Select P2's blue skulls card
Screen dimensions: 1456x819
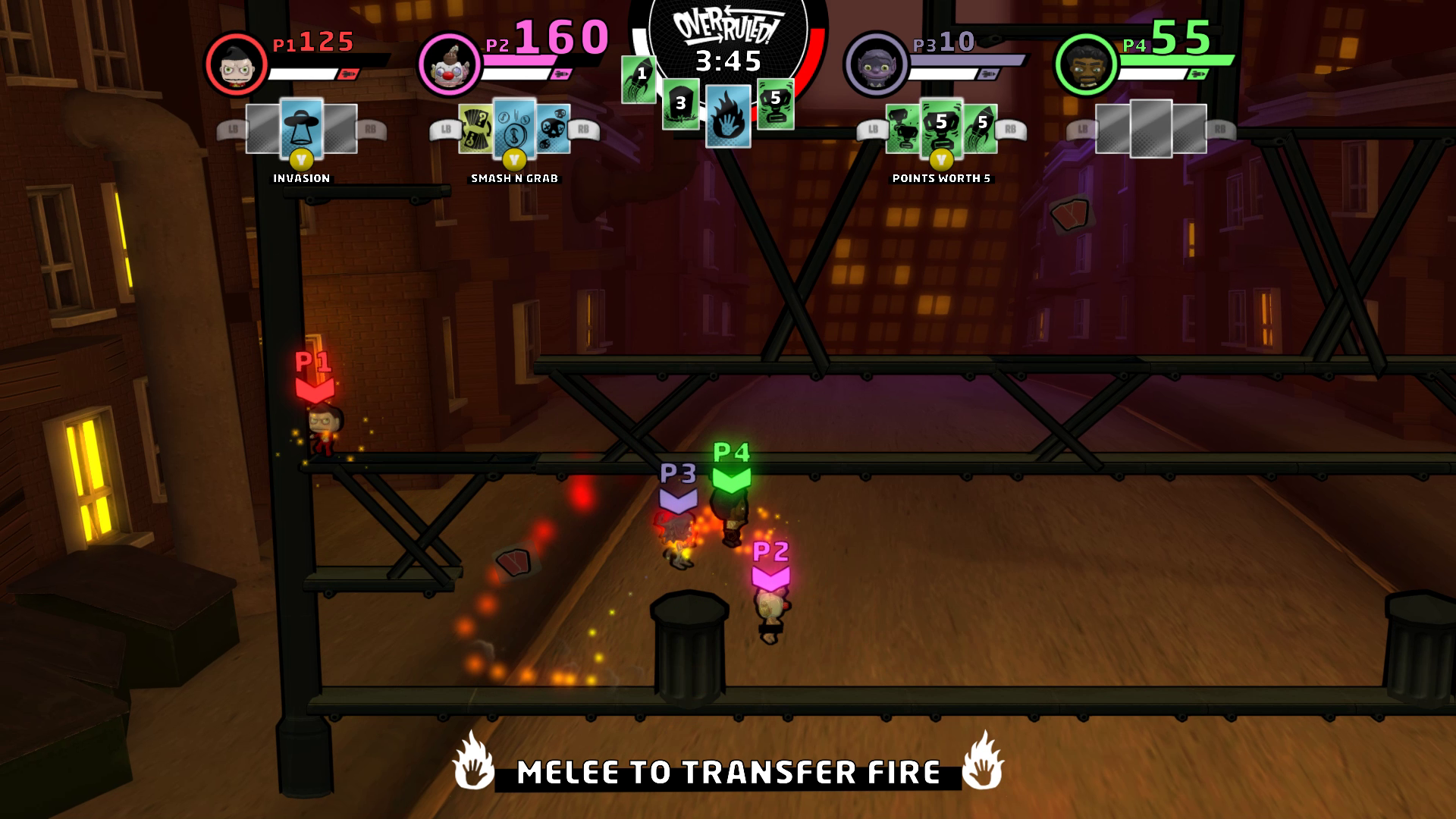(554, 129)
